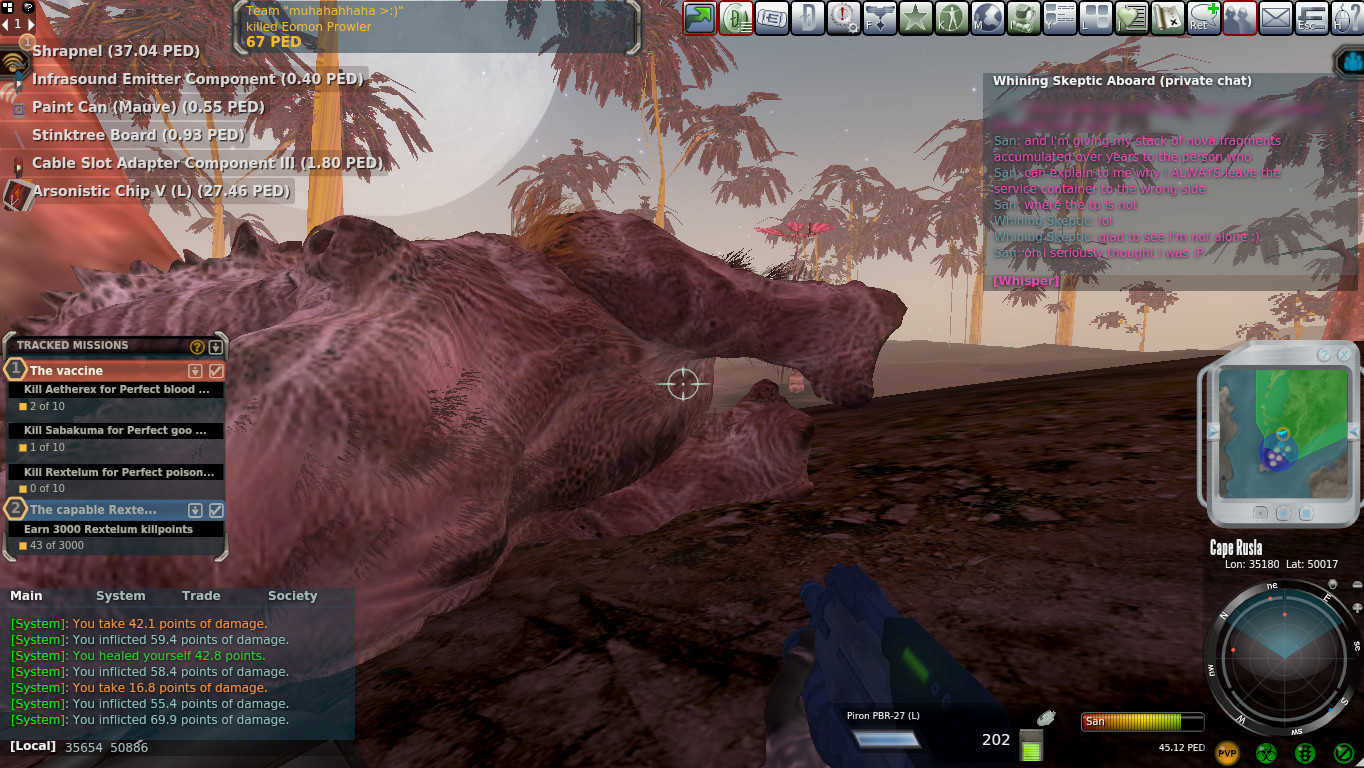The width and height of the screenshot is (1364, 768).
Task: Click the two-people friends toolbar icon
Action: click(1240, 18)
